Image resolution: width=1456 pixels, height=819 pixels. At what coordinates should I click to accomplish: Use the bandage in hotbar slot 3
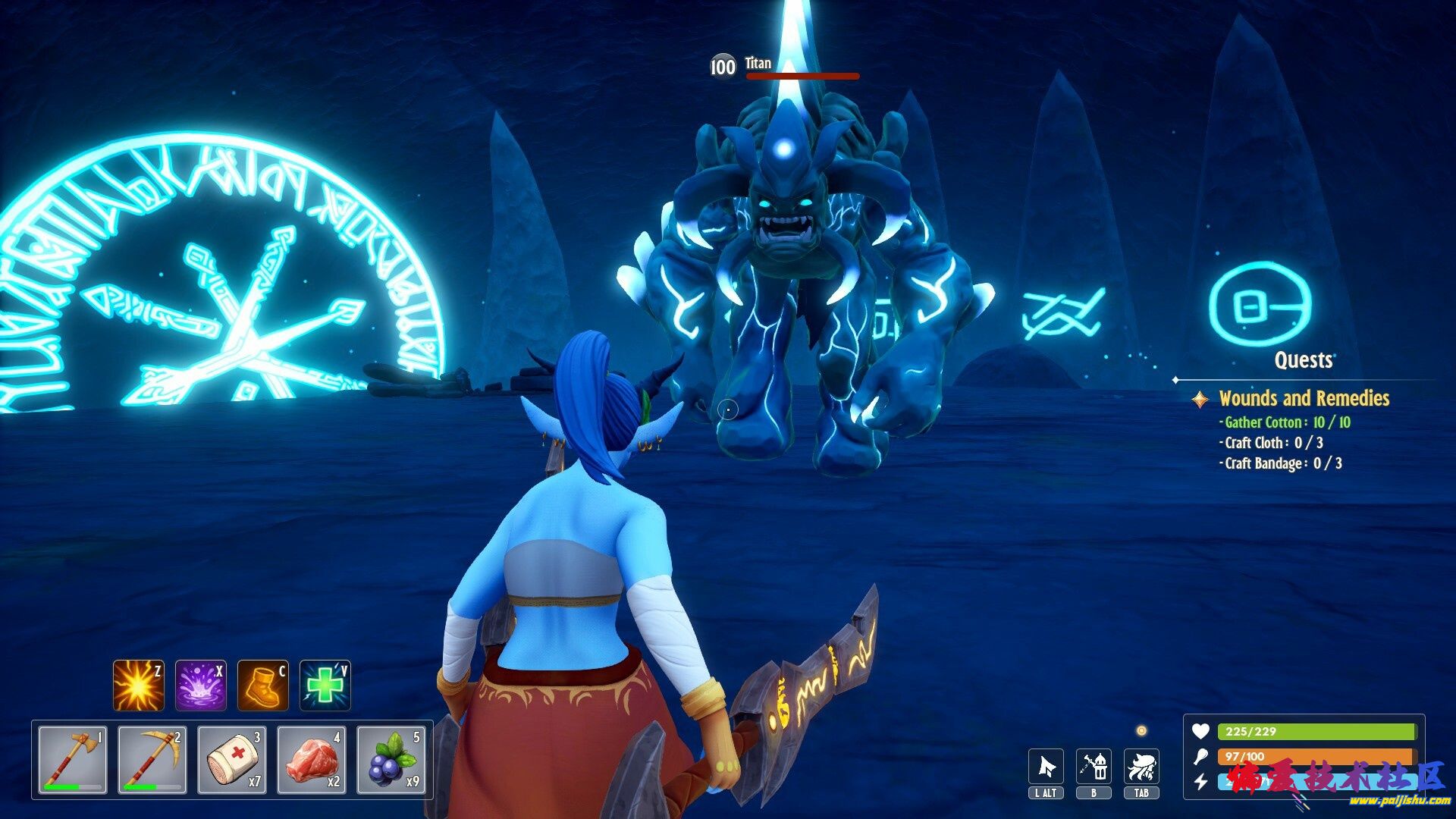point(232,760)
